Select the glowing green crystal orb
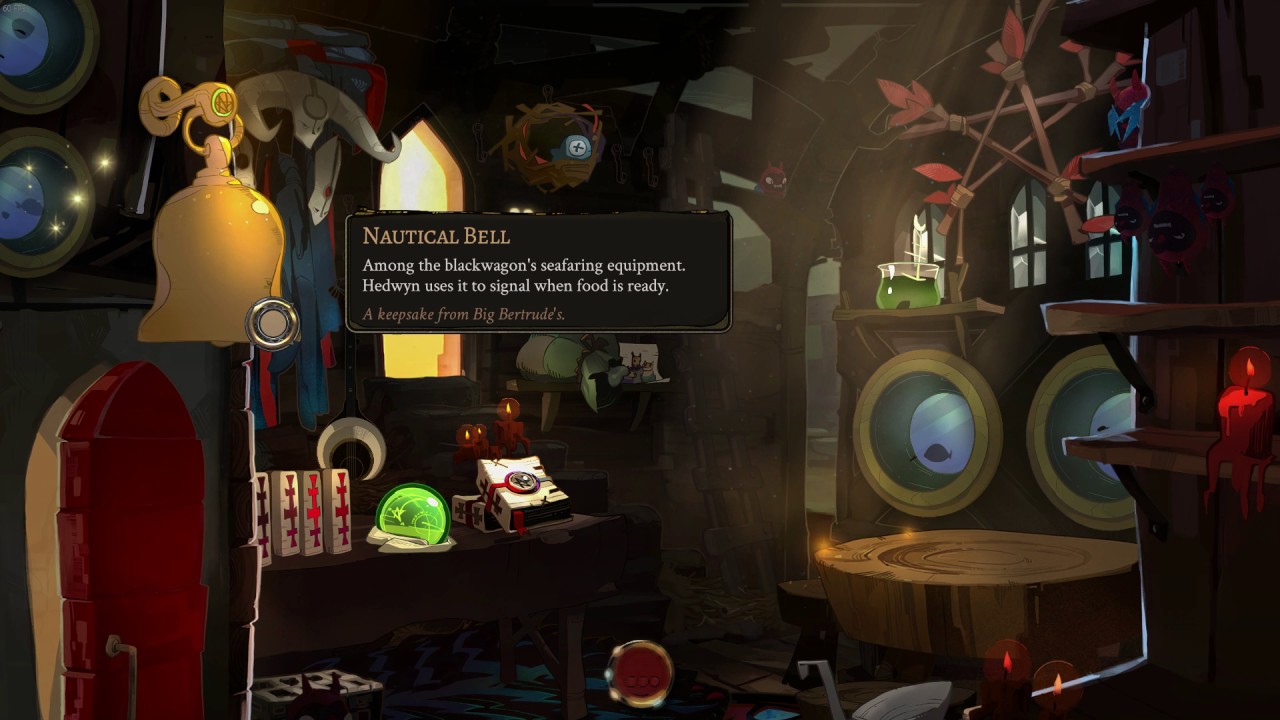The image size is (1280, 720). coord(412,513)
